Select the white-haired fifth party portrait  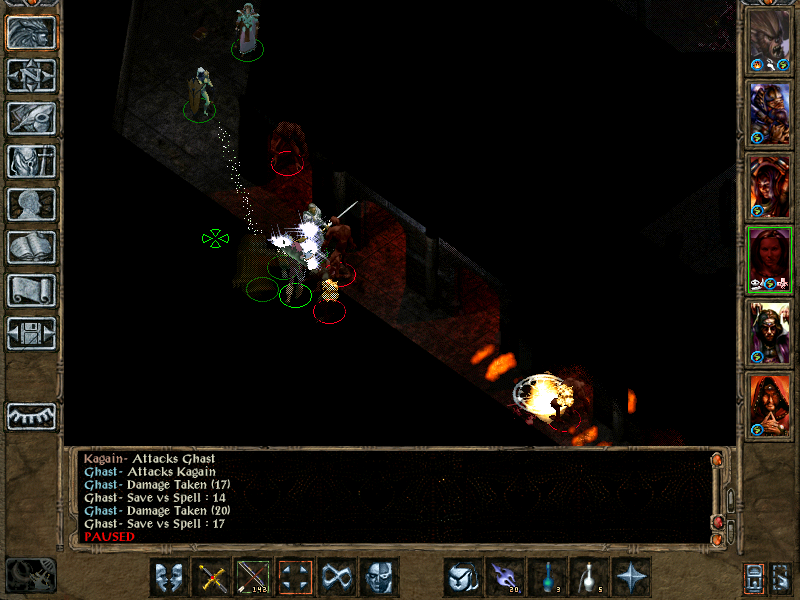coord(771,332)
